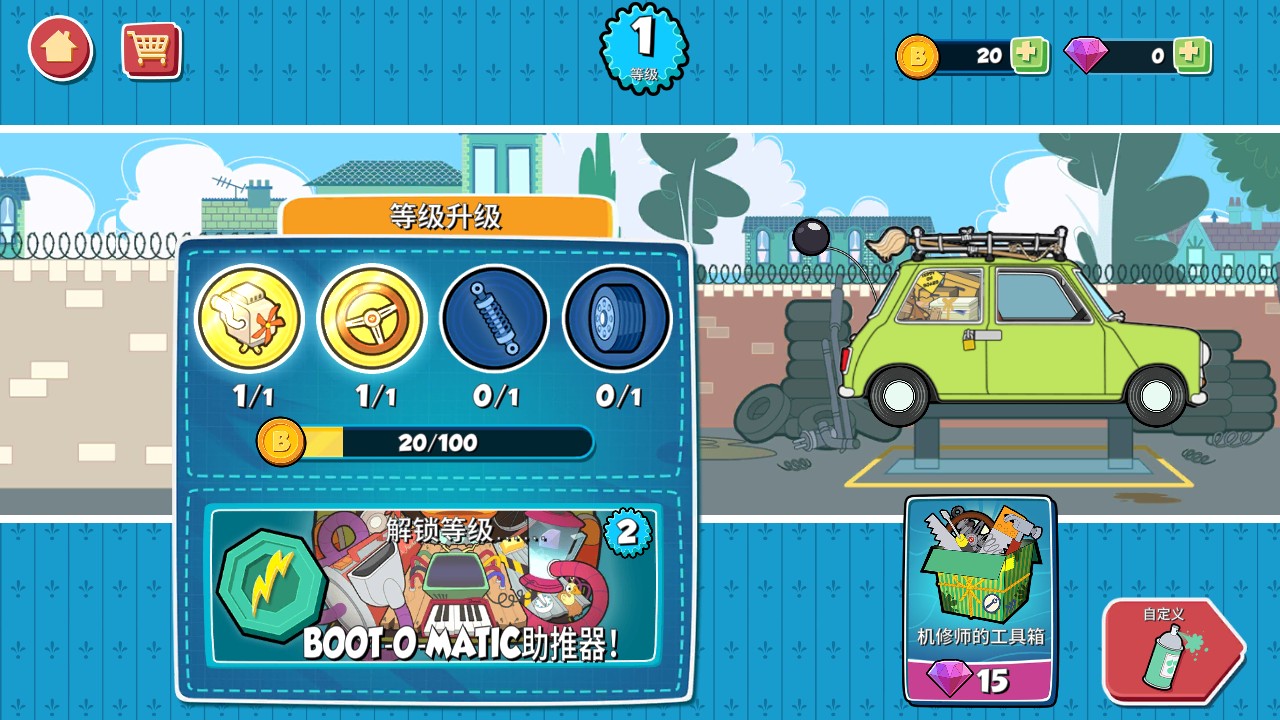Image resolution: width=1280 pixels, height=720 pixels.
Task: Open the BOOT-O-MATIC booster unlock banner
Action: click(432, 585)
